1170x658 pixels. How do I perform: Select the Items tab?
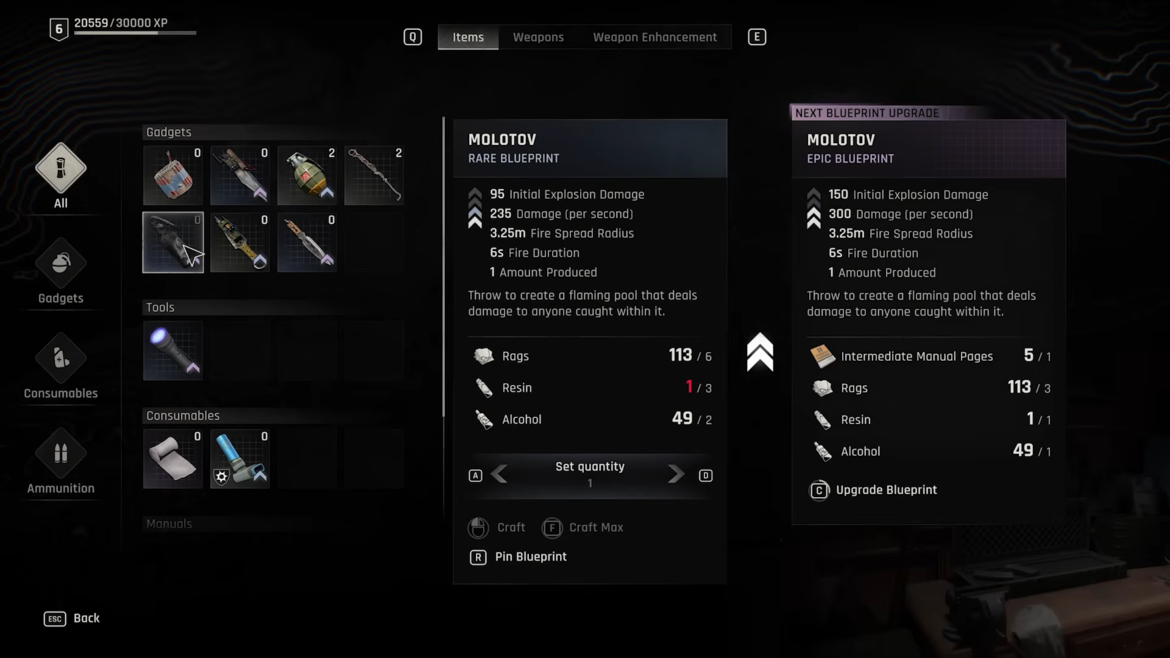tap(468, 37)
